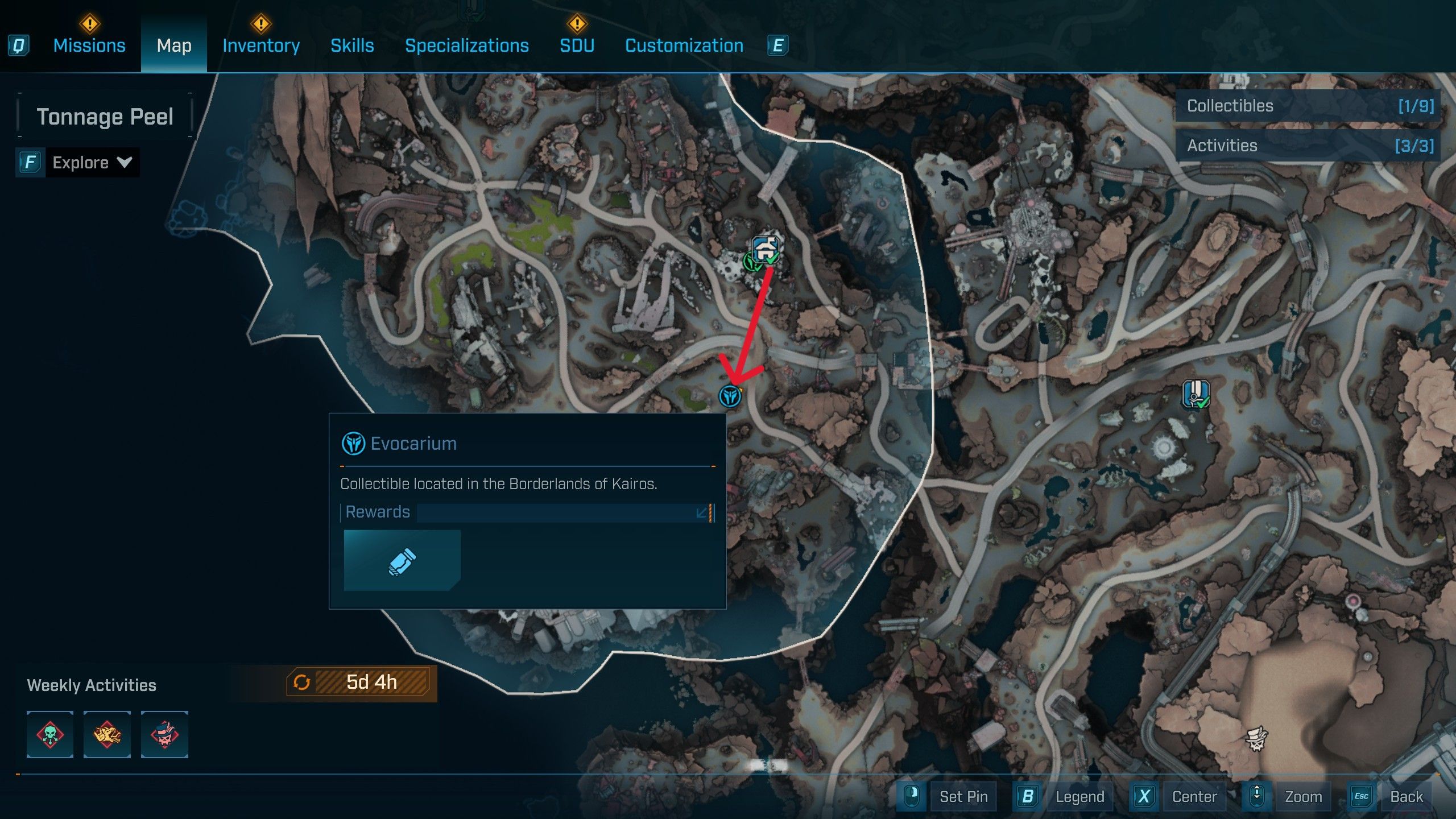Expand the Explore dropdown
Screen dimensions: 1456x819
91,163
